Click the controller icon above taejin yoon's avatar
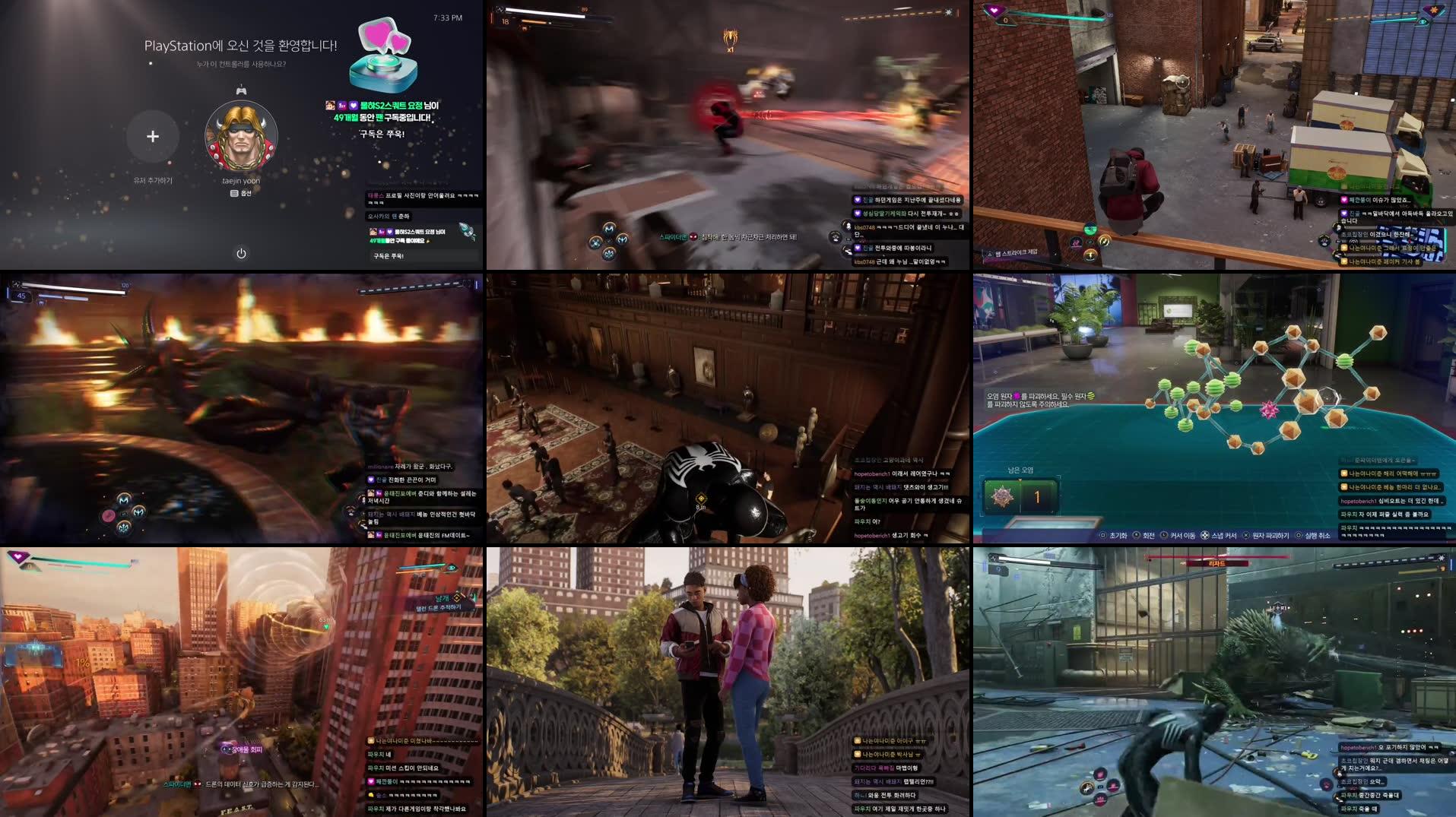 coord(242,93)
